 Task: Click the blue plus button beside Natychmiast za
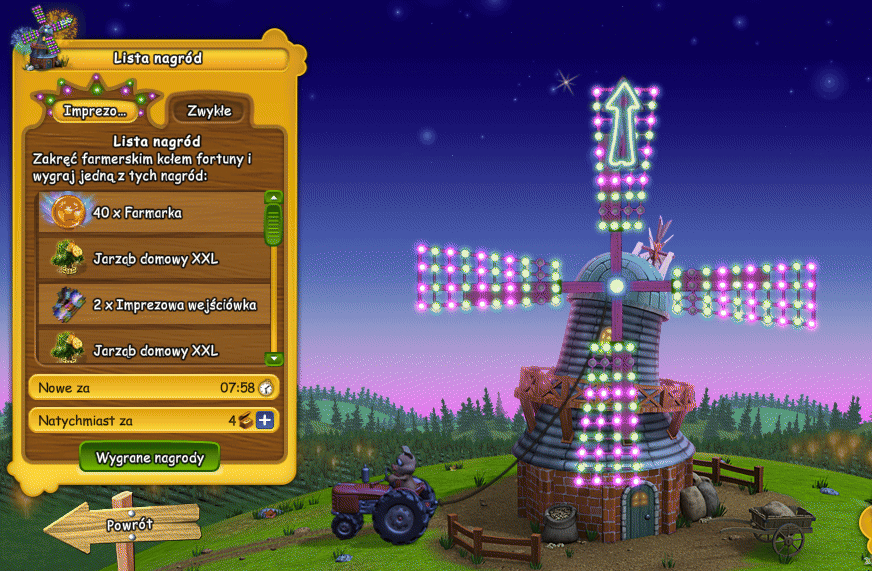click(265, 421)
